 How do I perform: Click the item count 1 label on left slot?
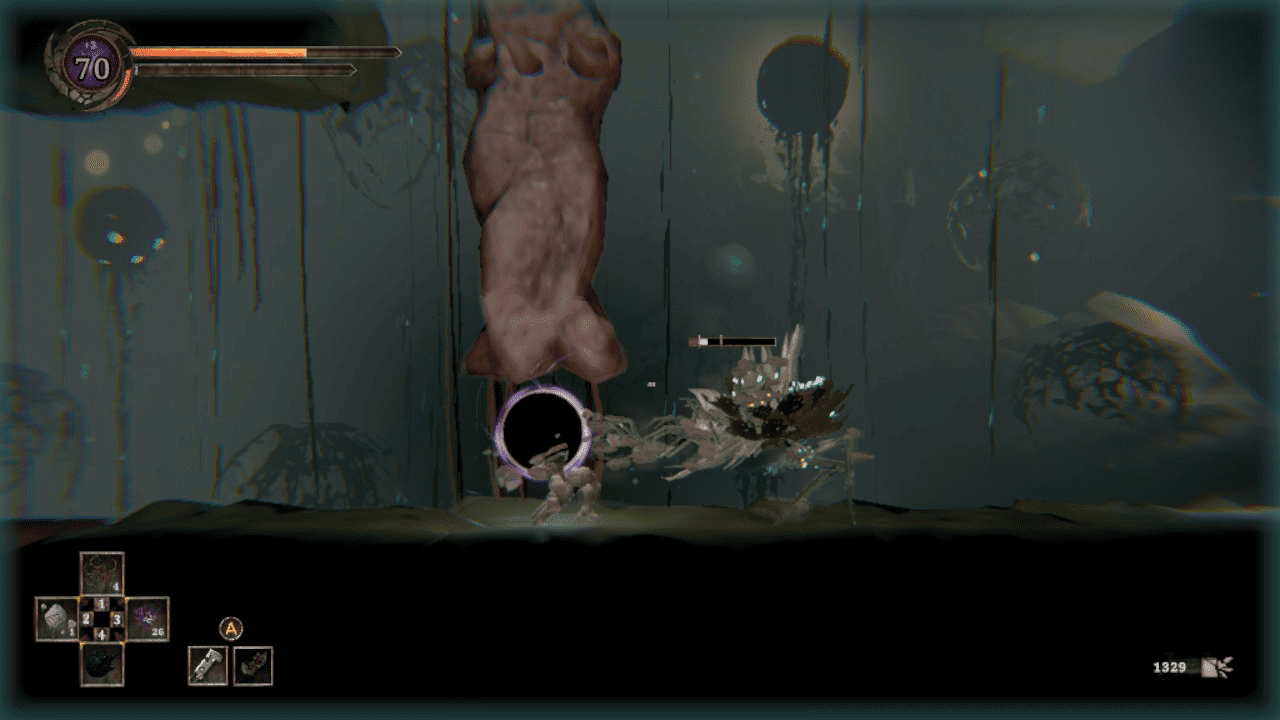pyautogui.click(x=72, y=631)
